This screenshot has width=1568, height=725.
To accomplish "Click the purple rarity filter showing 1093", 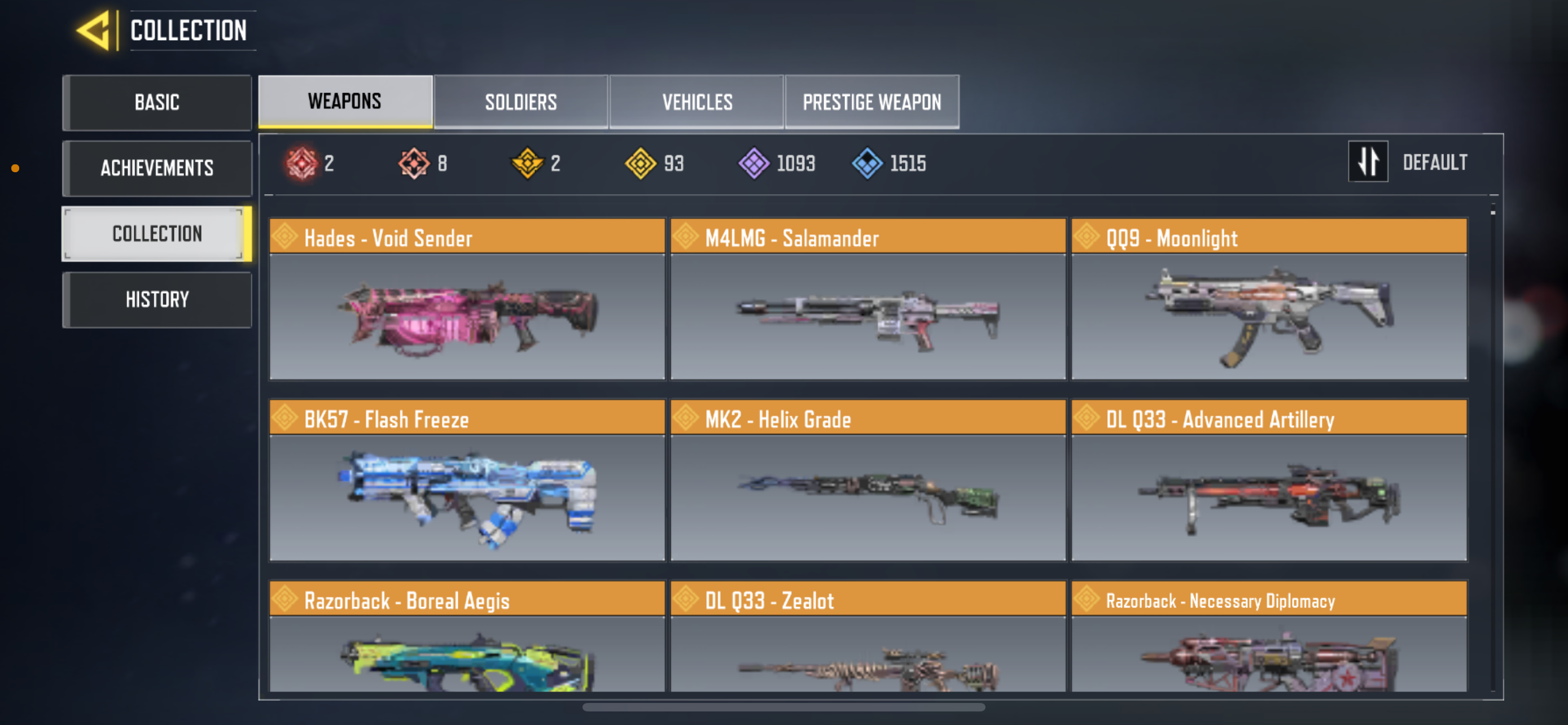I will [x=753, y=163].
